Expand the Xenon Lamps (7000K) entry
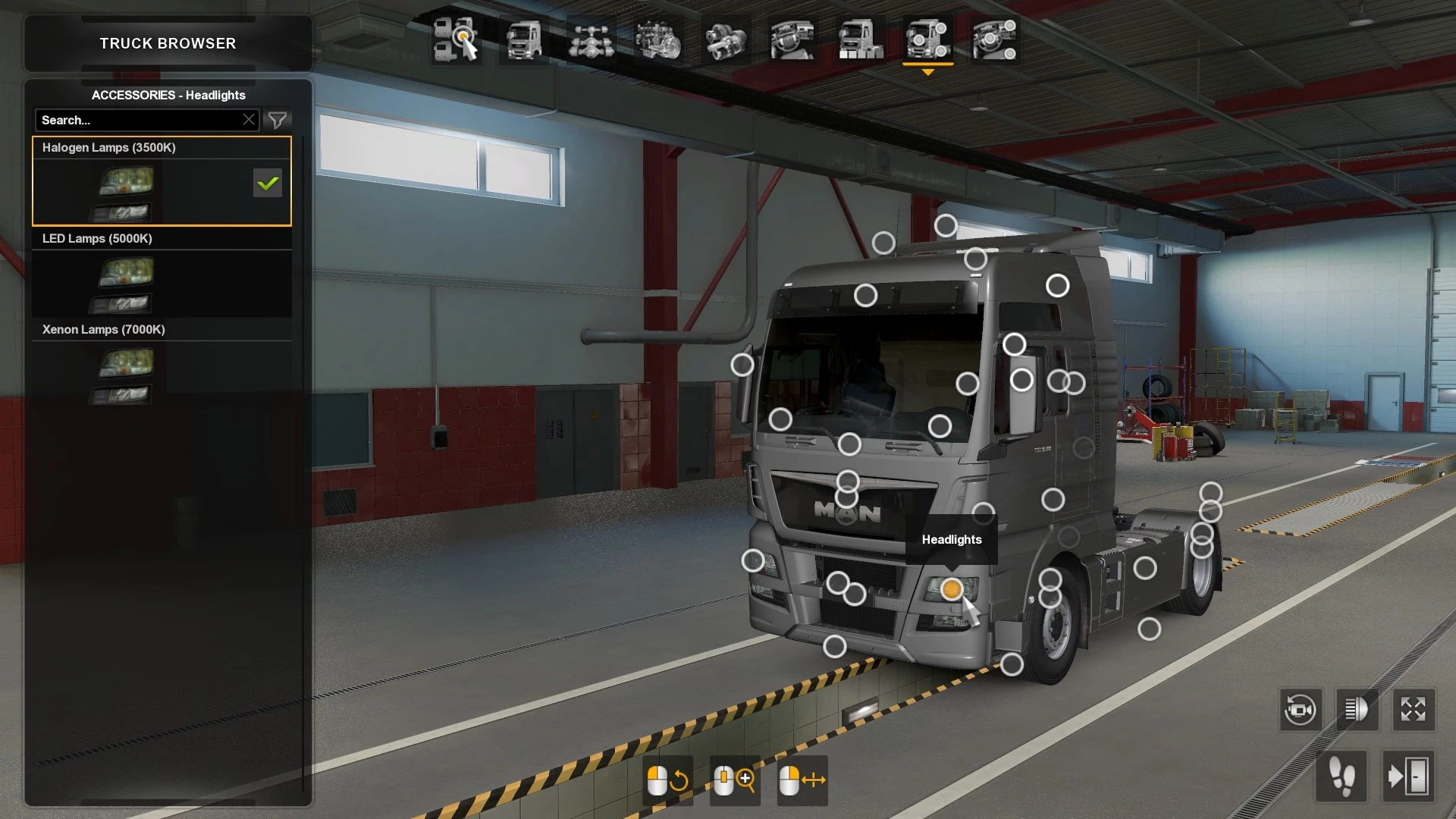The width and height of the screenshot is (1456, 819). tap(103, 329)
